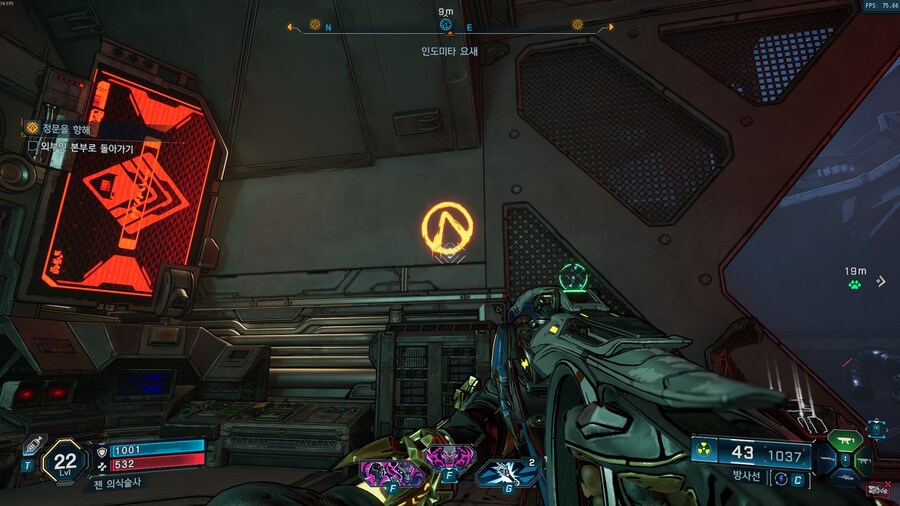Screen dimensions: 900x506
Task: Select the green paw pet distance marker
Action: [855, 284]
